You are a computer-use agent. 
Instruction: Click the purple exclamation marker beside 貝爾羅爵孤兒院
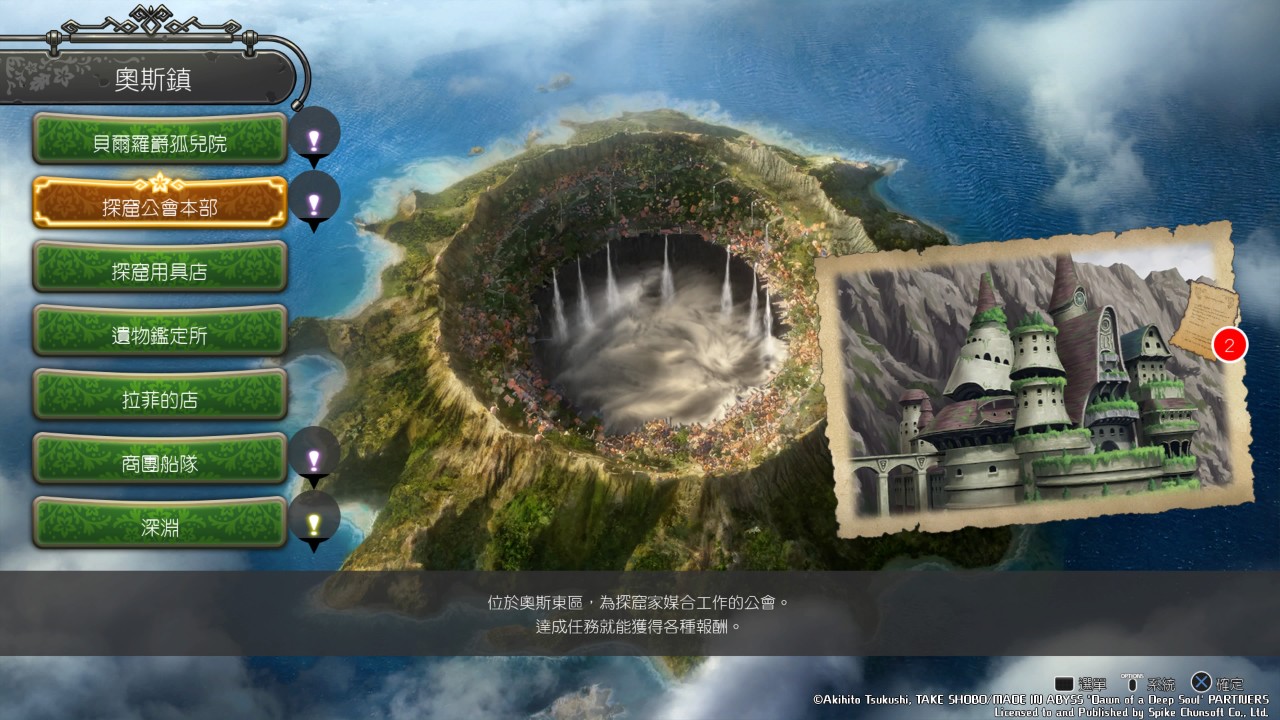click(314, 138)
